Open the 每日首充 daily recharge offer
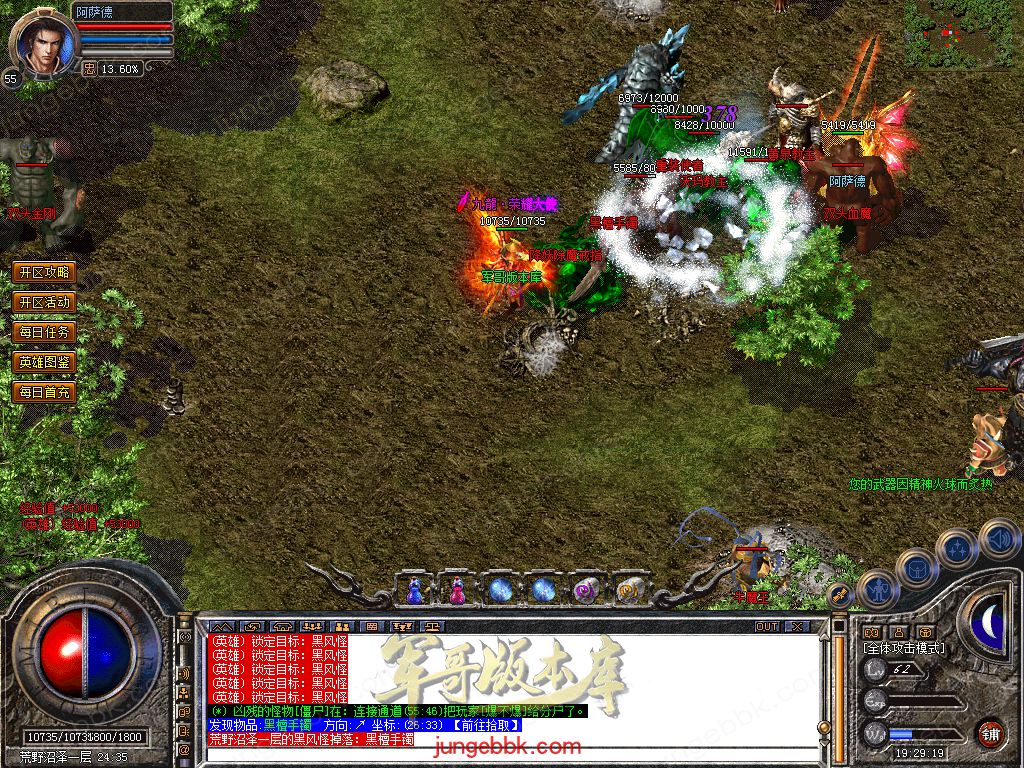1024x768 pixels. click(43, 392)
